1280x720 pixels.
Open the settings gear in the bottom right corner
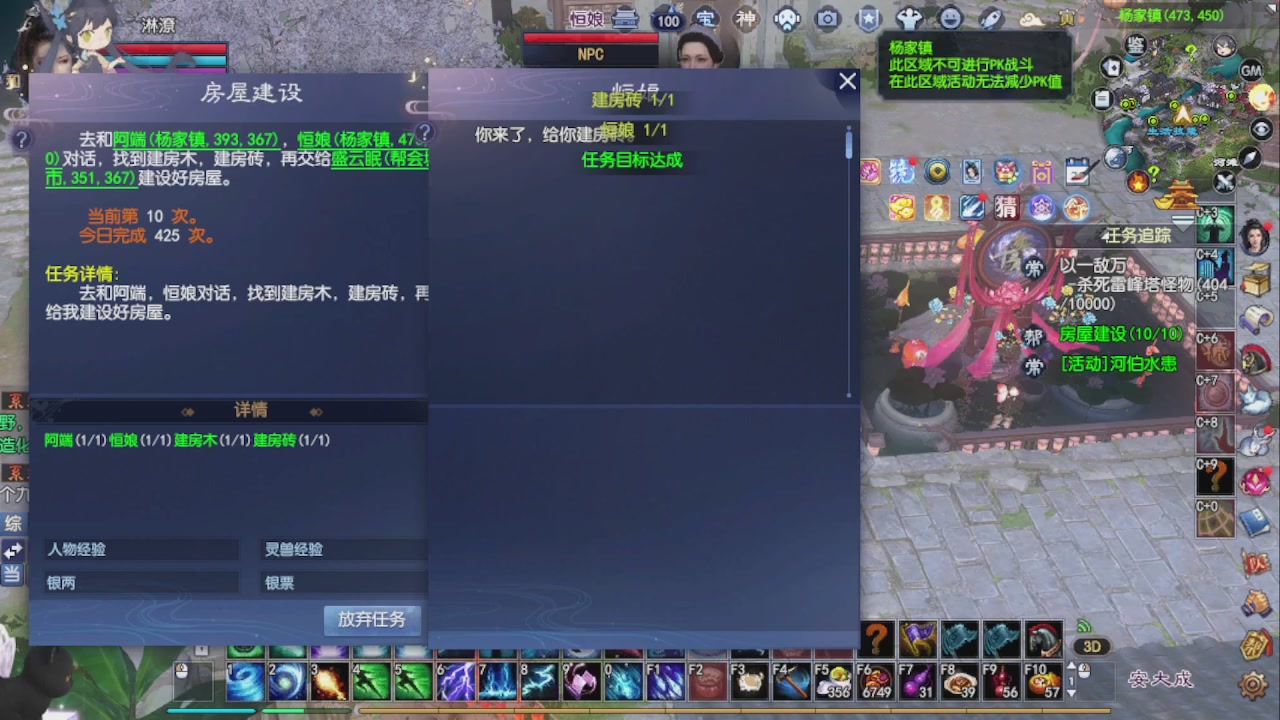point(1253,683)
